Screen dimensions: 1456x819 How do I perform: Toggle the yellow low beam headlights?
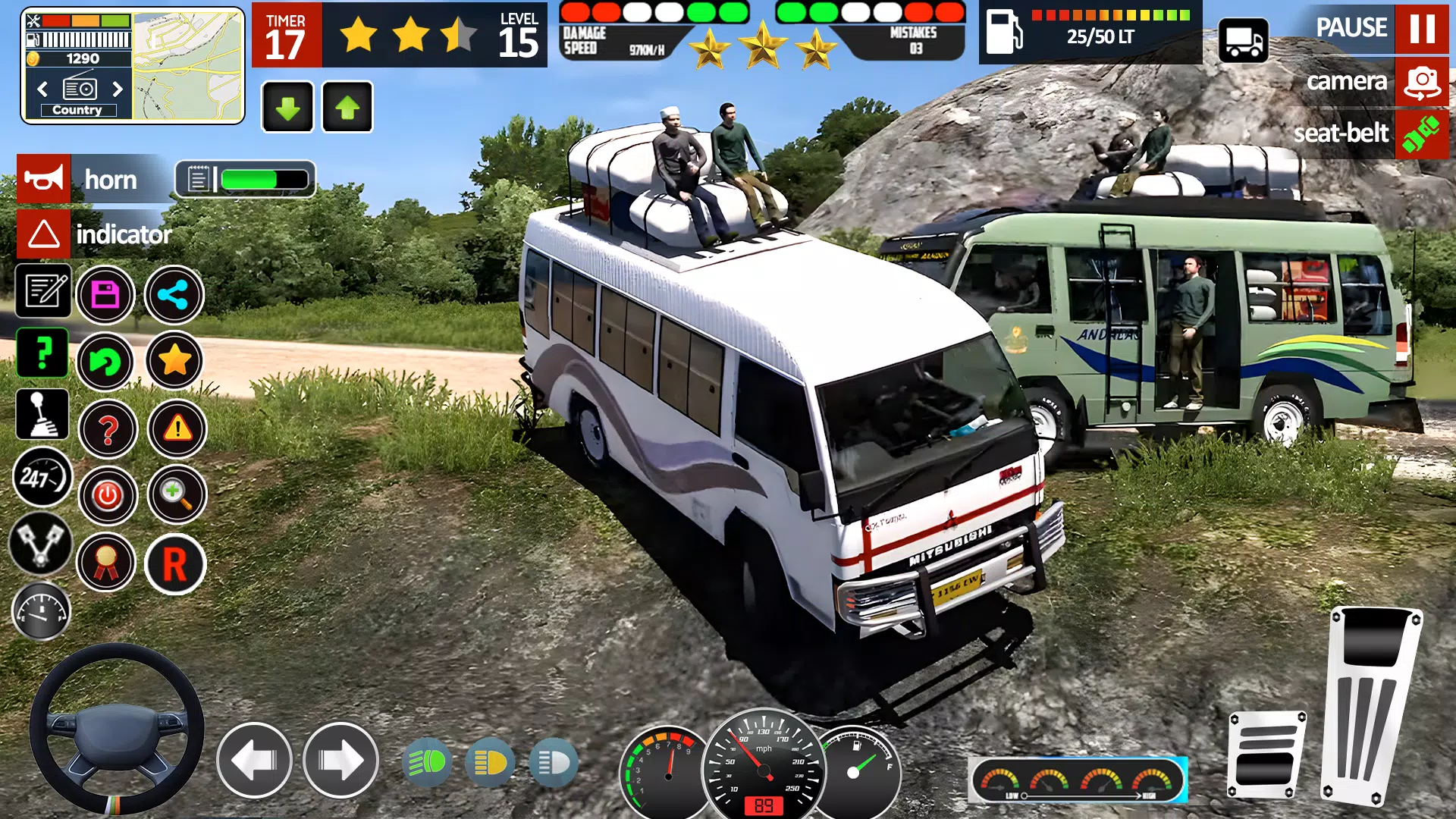tap(489, 762)
